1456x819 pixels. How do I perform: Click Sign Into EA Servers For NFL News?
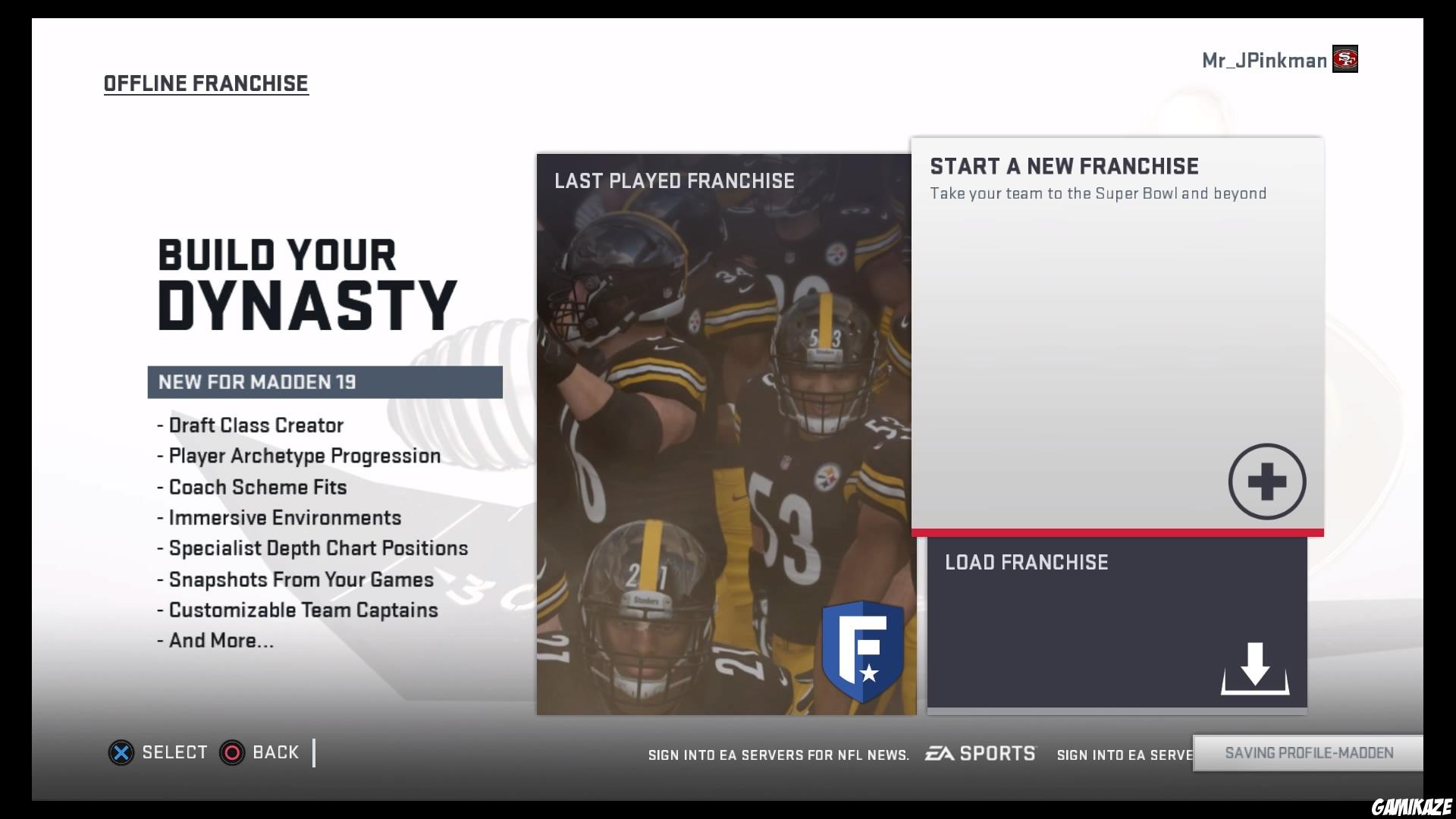[x=778, y=755]
